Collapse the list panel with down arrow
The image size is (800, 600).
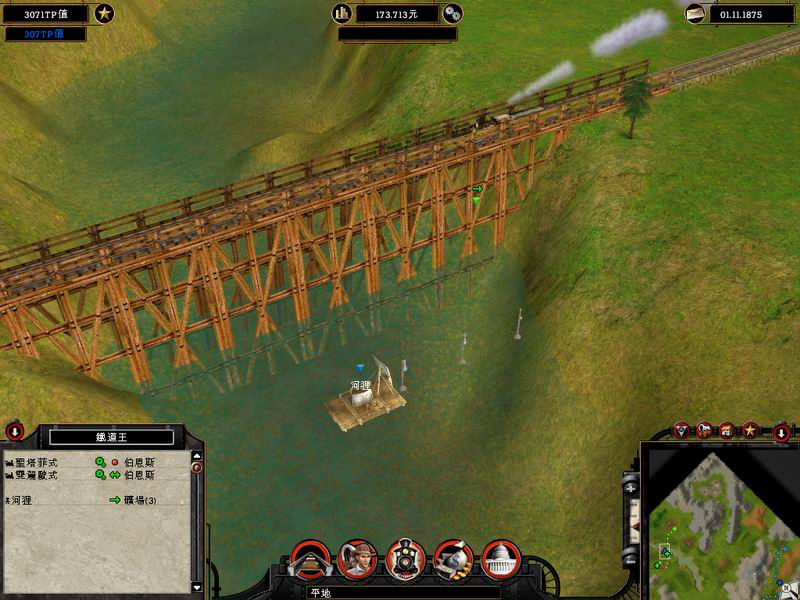[x=15, y=432]
